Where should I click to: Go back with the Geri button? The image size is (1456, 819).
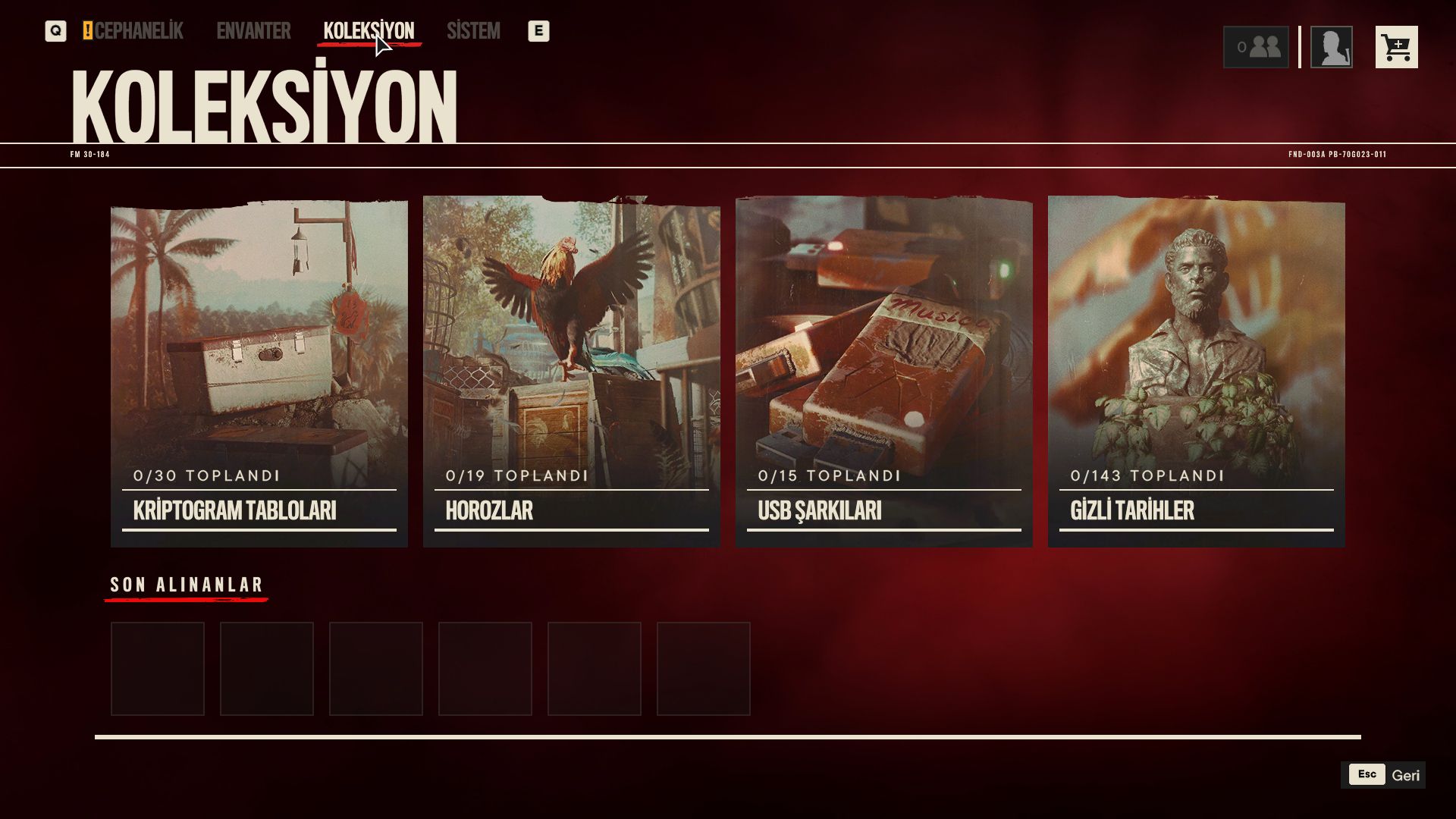coord(1383,775)
